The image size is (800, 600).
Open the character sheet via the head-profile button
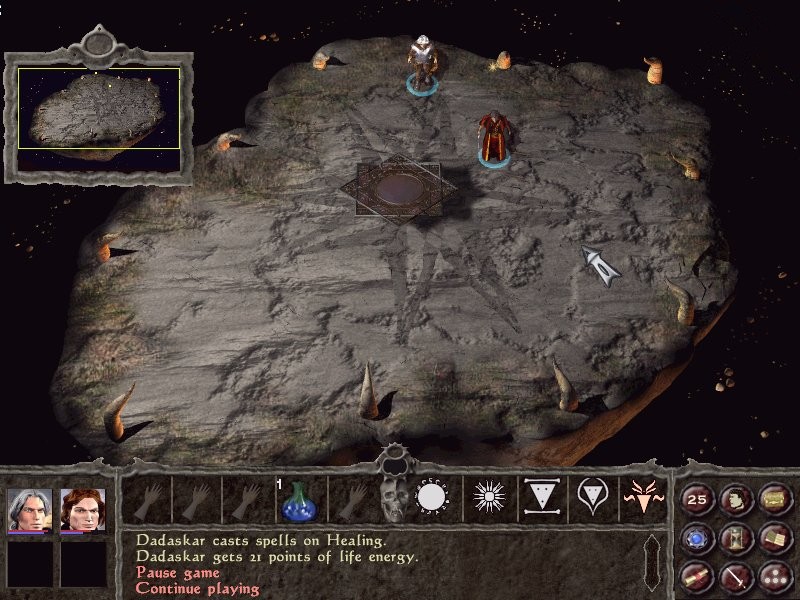click(x=736, y=499)
